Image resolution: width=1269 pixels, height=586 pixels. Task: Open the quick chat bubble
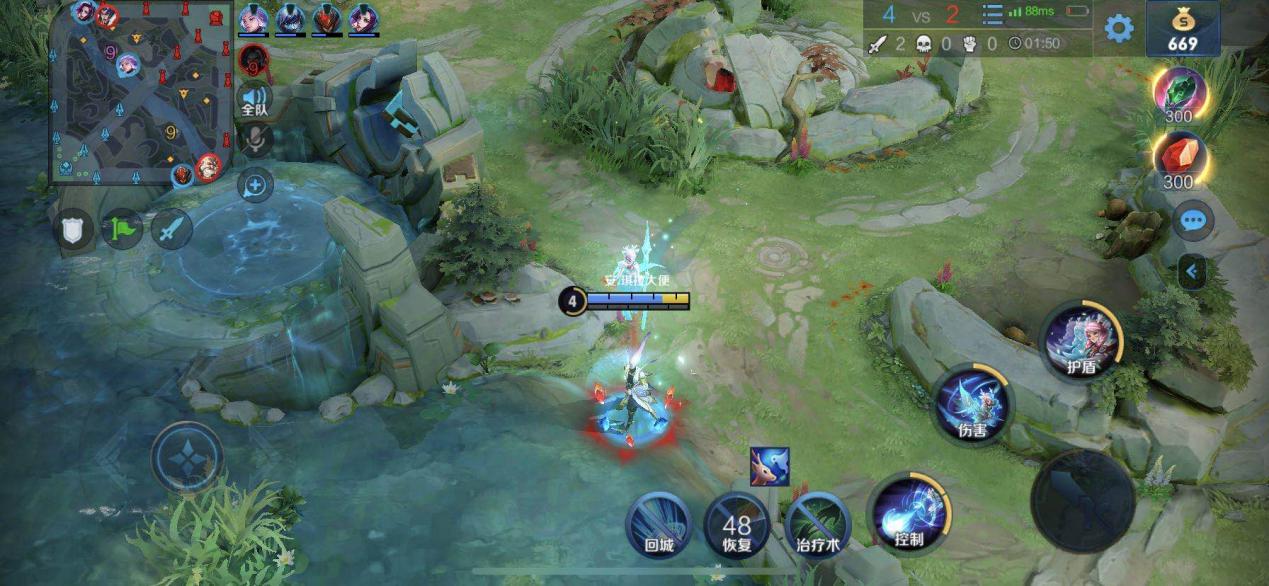[x=1192, y=220]
